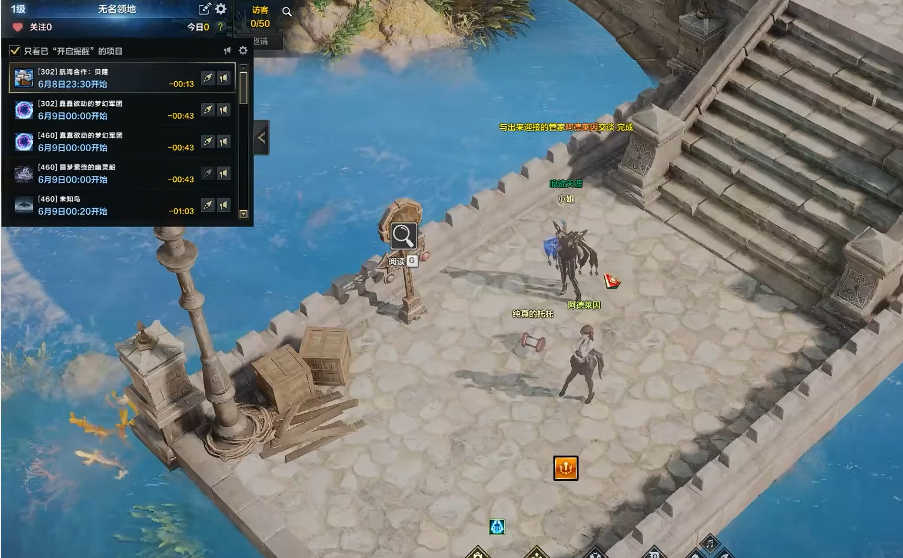903x558 pixels.
Task: Click the compass locate button on 未知岛 row
Action: (x=208, y=205)
